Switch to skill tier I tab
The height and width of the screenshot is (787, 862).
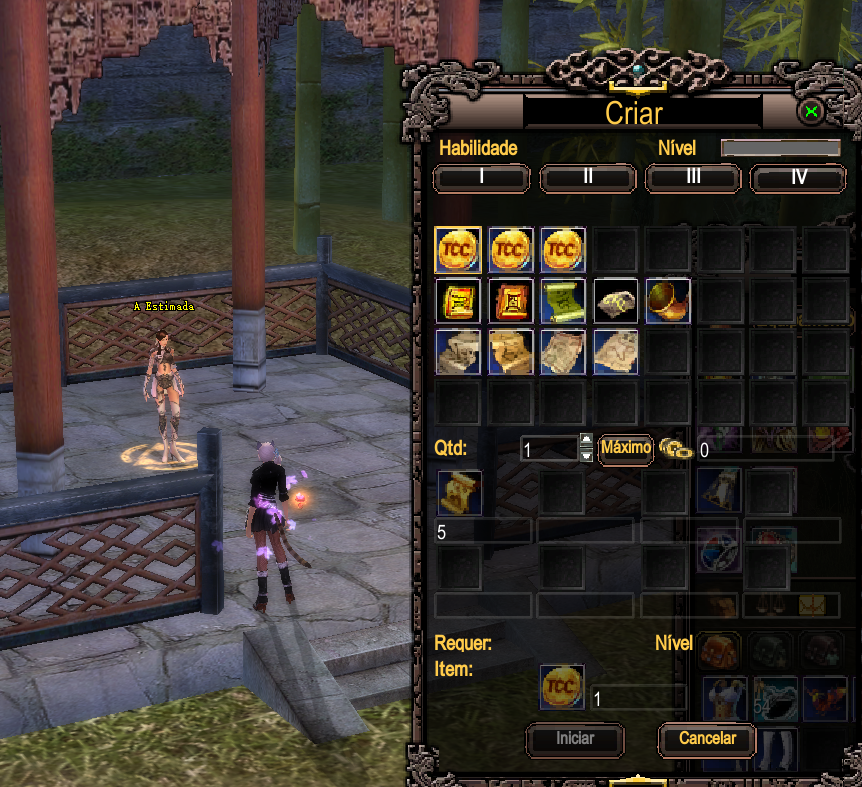(x=481, y=178)
